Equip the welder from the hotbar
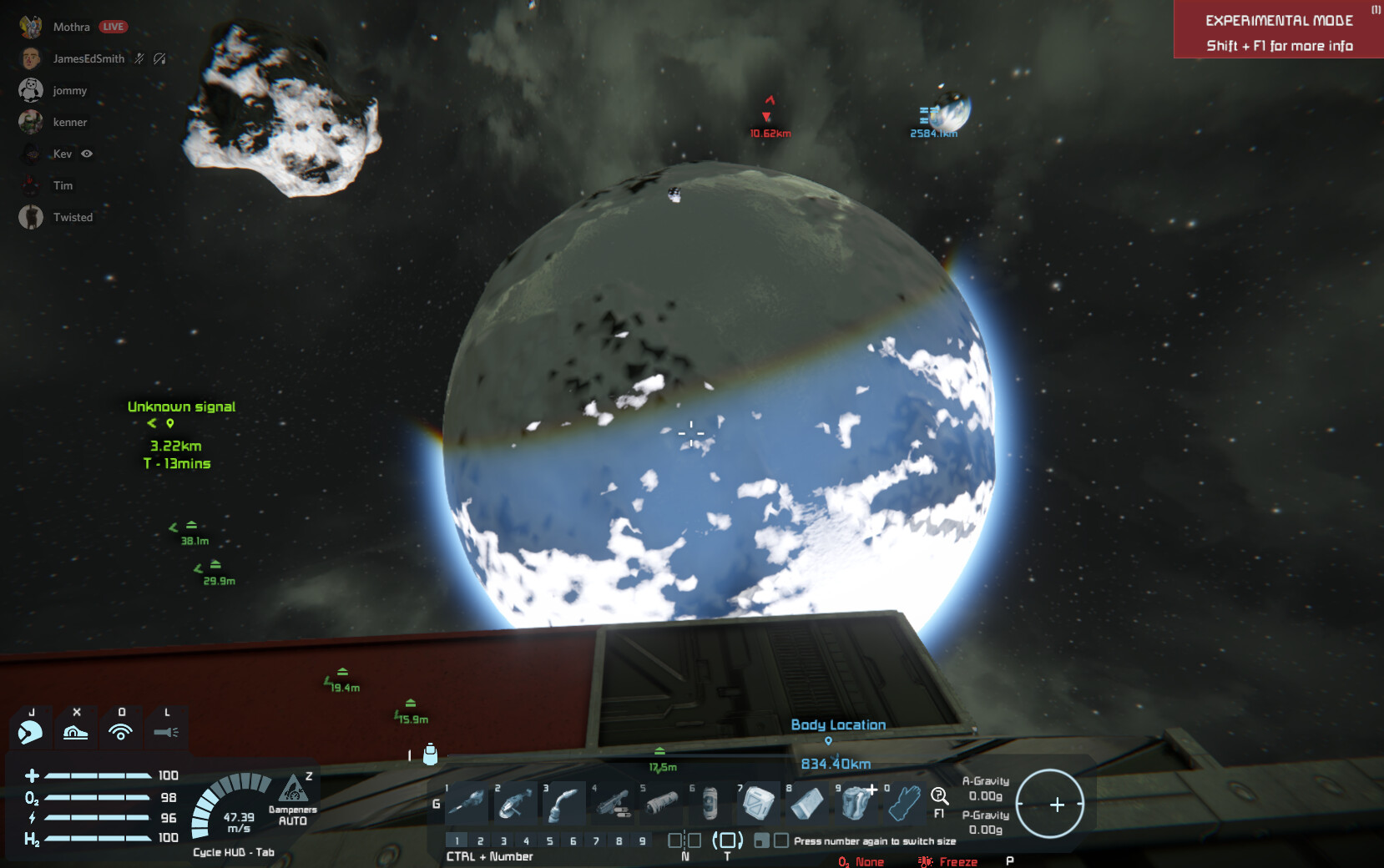1384x868 pixels. click(563, 803)
